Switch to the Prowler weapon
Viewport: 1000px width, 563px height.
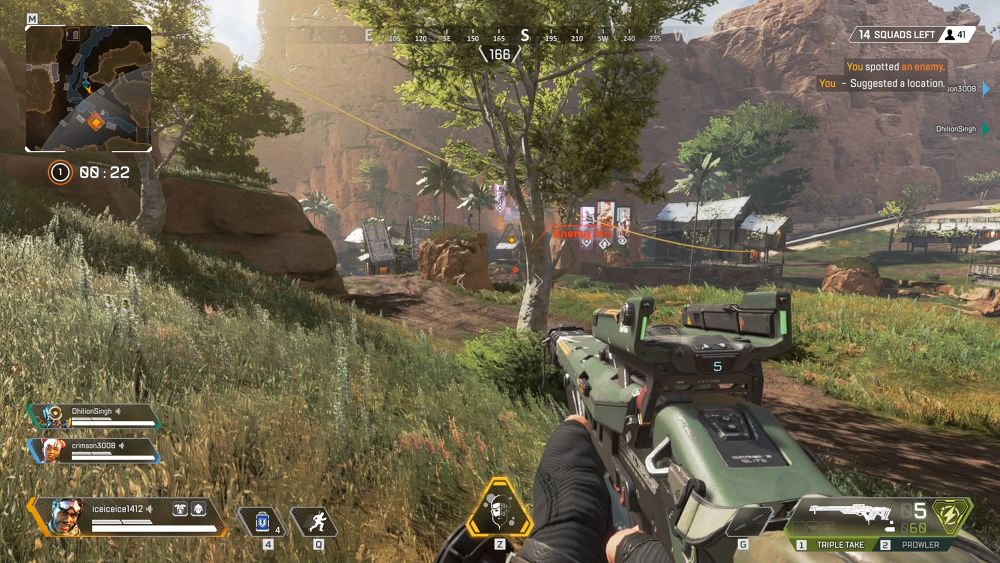909,545
